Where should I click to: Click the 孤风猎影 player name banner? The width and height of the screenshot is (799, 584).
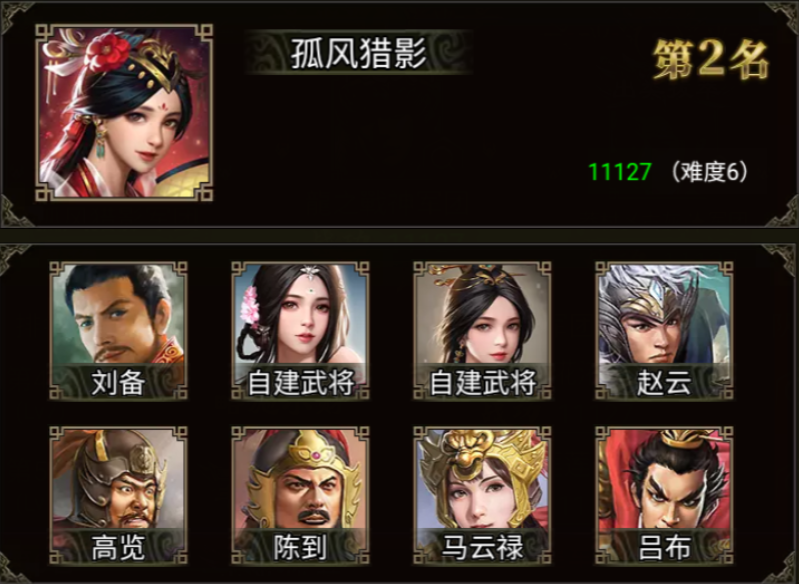[358, 54]
